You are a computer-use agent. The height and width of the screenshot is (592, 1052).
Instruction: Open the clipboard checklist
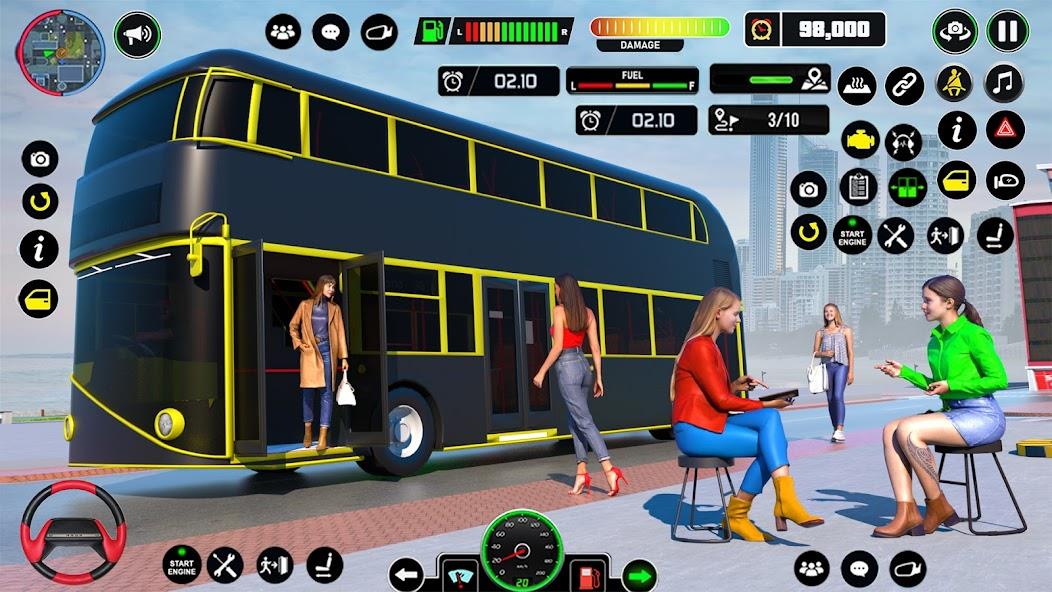[x=858, y=187]
